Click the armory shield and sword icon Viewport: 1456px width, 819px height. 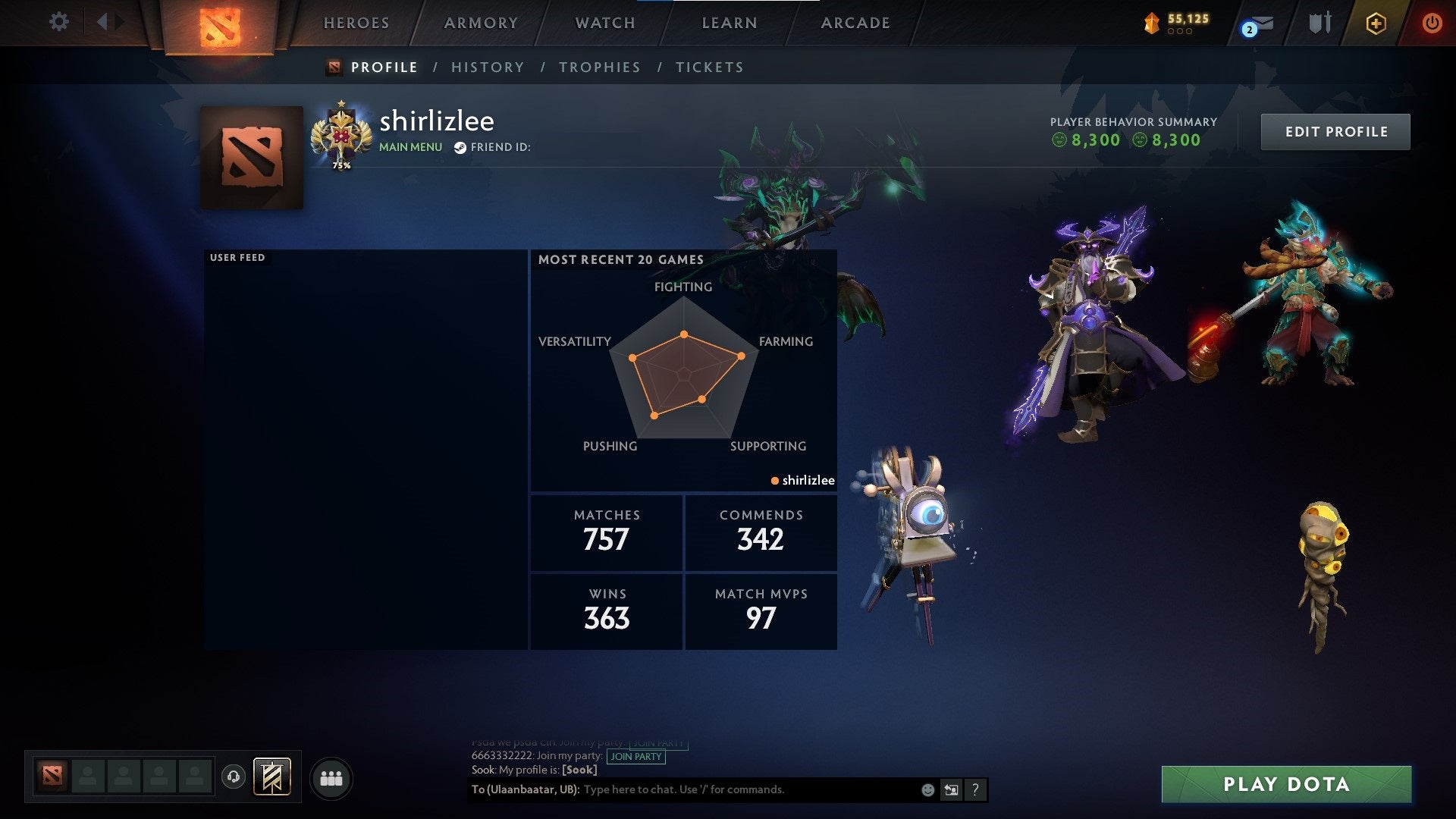(1319, 23)
